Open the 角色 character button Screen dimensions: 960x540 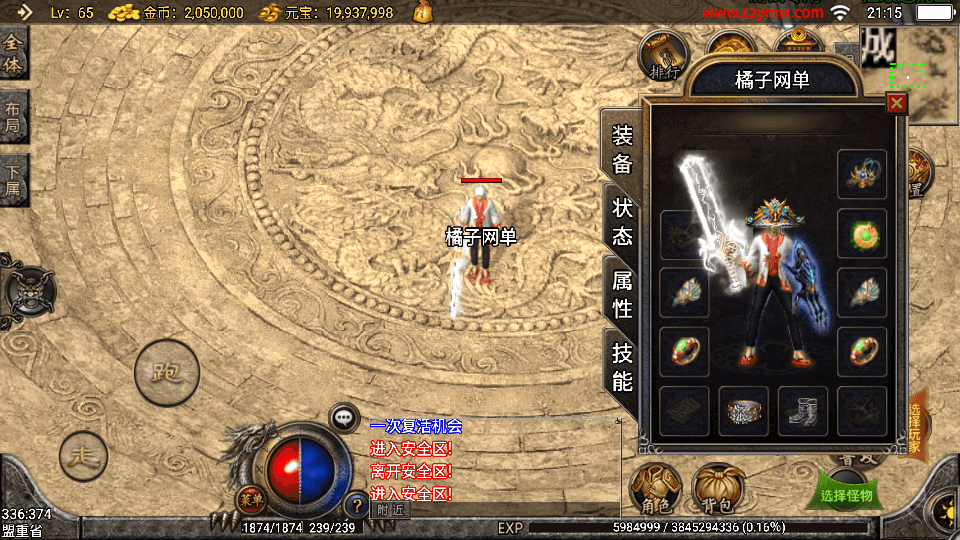[655, 488]
